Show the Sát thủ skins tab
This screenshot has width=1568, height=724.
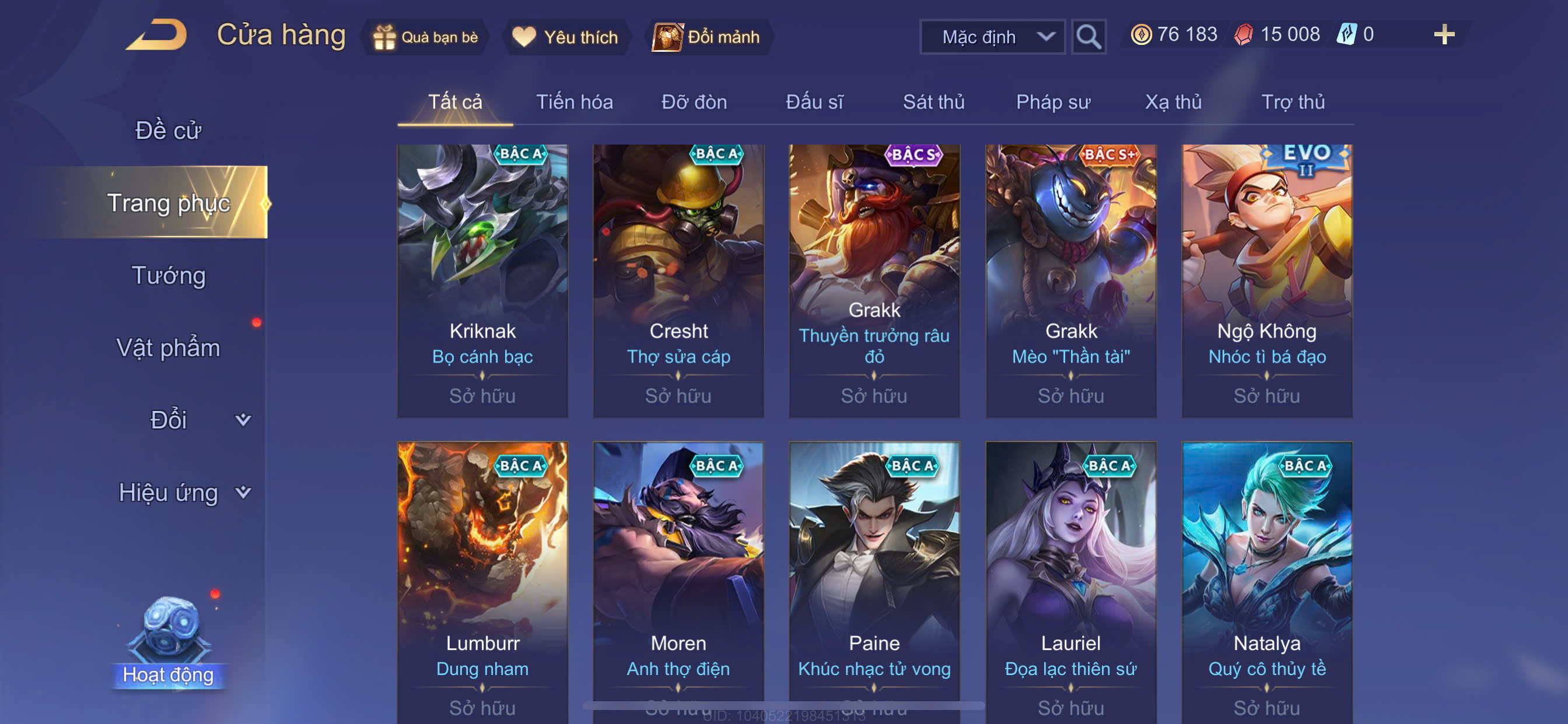click(x=933, y=101)
